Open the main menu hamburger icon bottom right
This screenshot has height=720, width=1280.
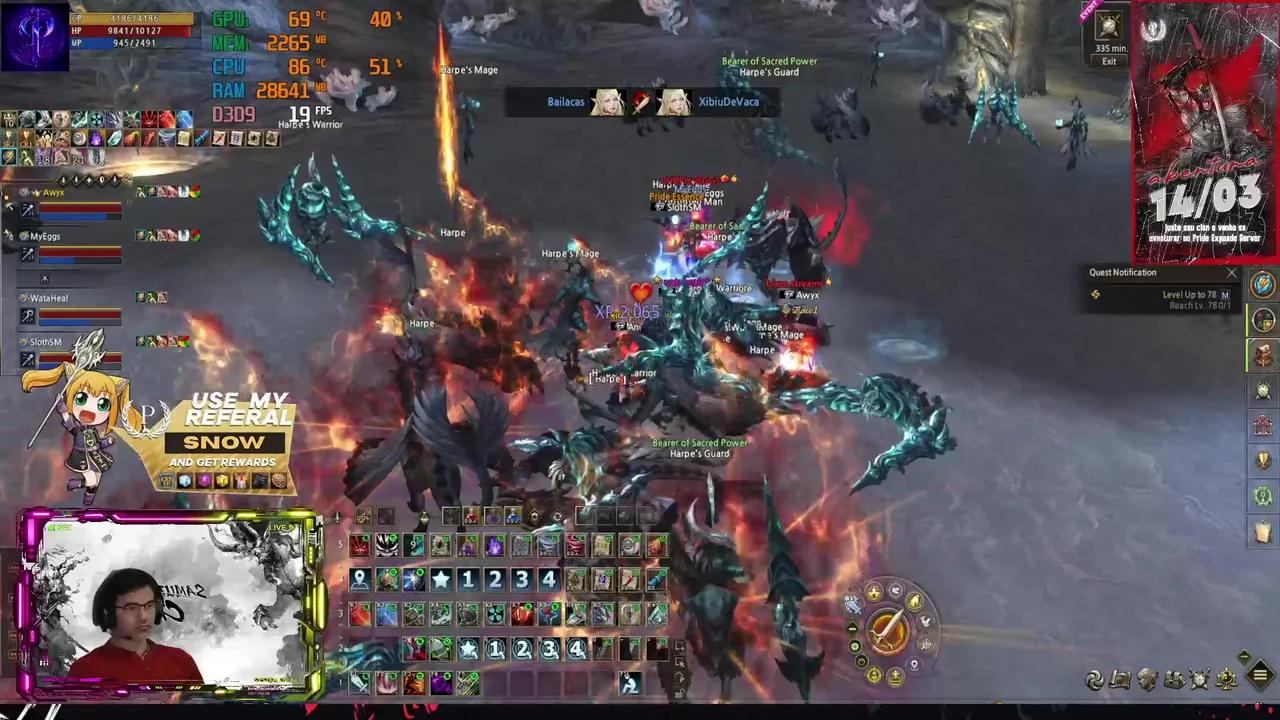tap(1259, 677)
